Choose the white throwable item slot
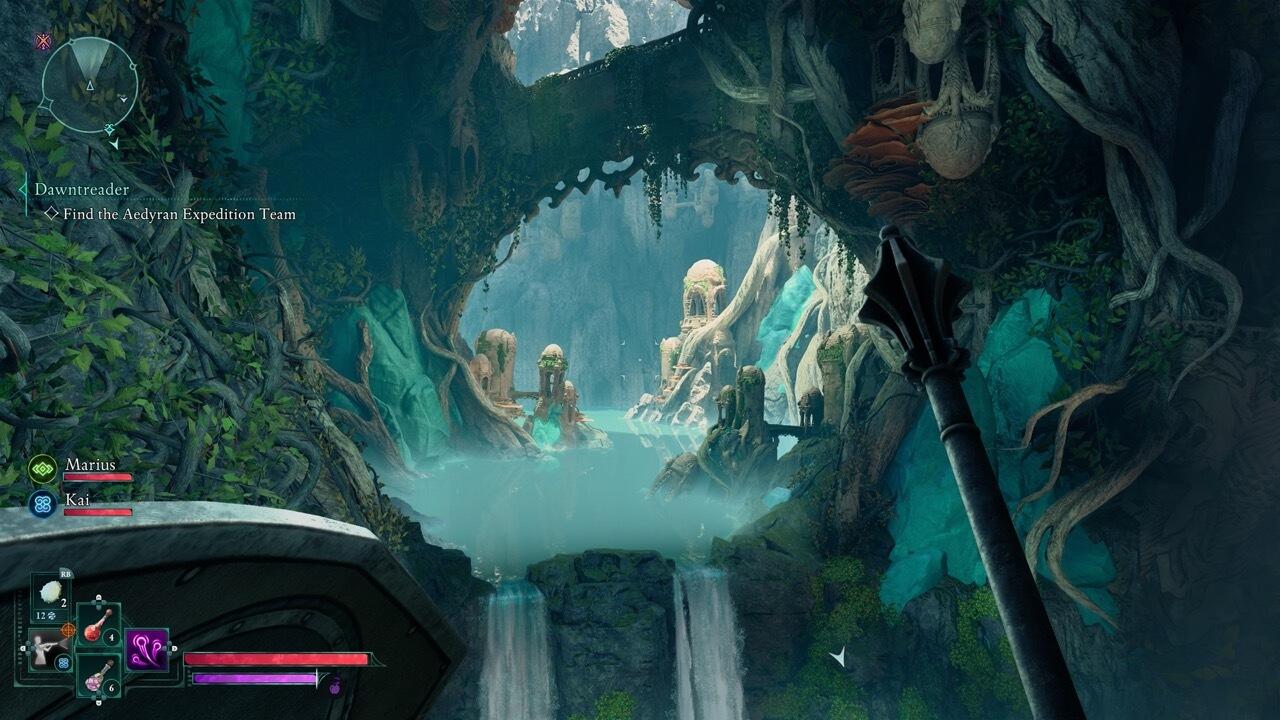Image resolution: width=1280 pixels, height=720 pixels. point(49,593)
